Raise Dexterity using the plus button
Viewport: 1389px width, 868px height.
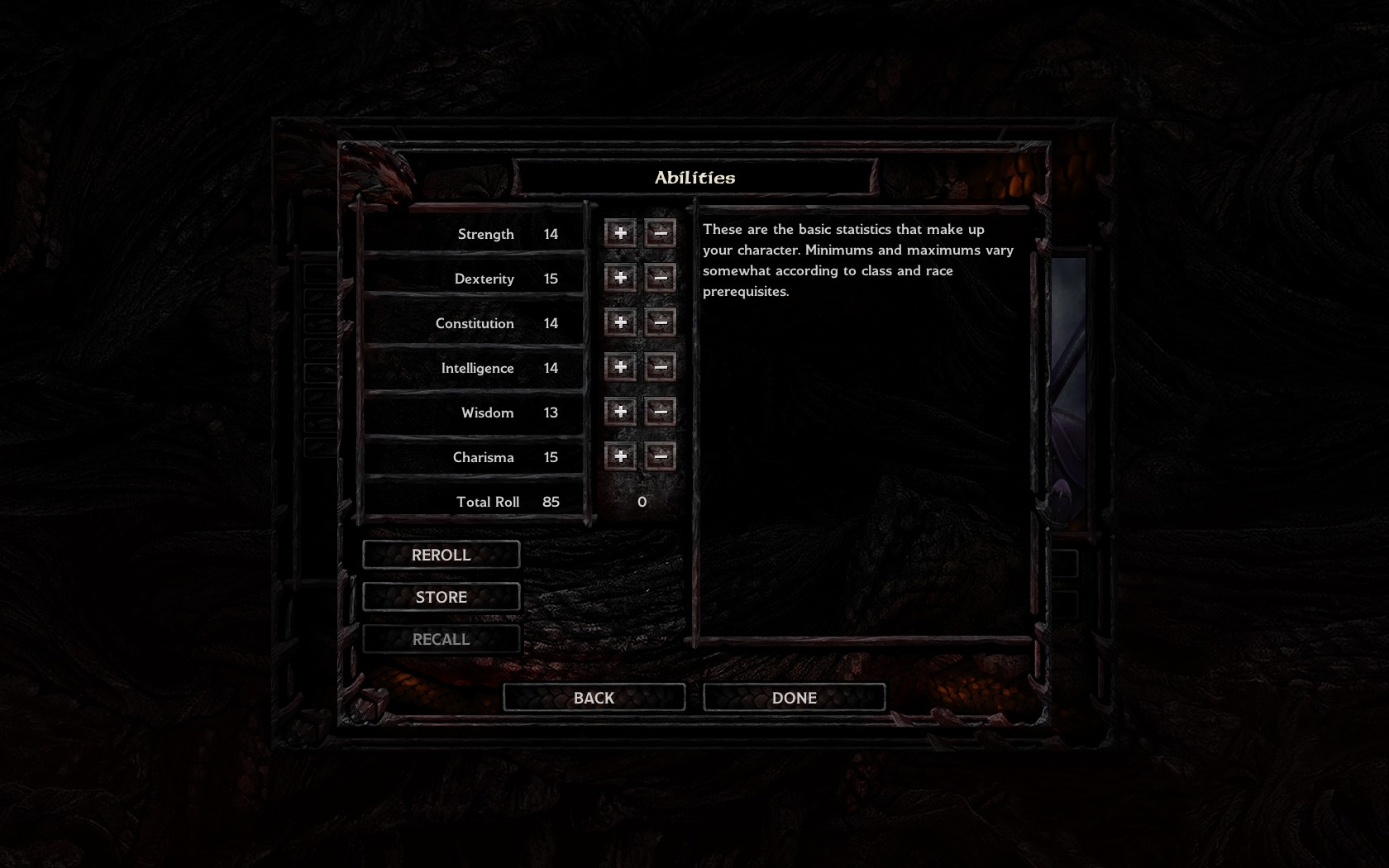click(x=620, y=279)
